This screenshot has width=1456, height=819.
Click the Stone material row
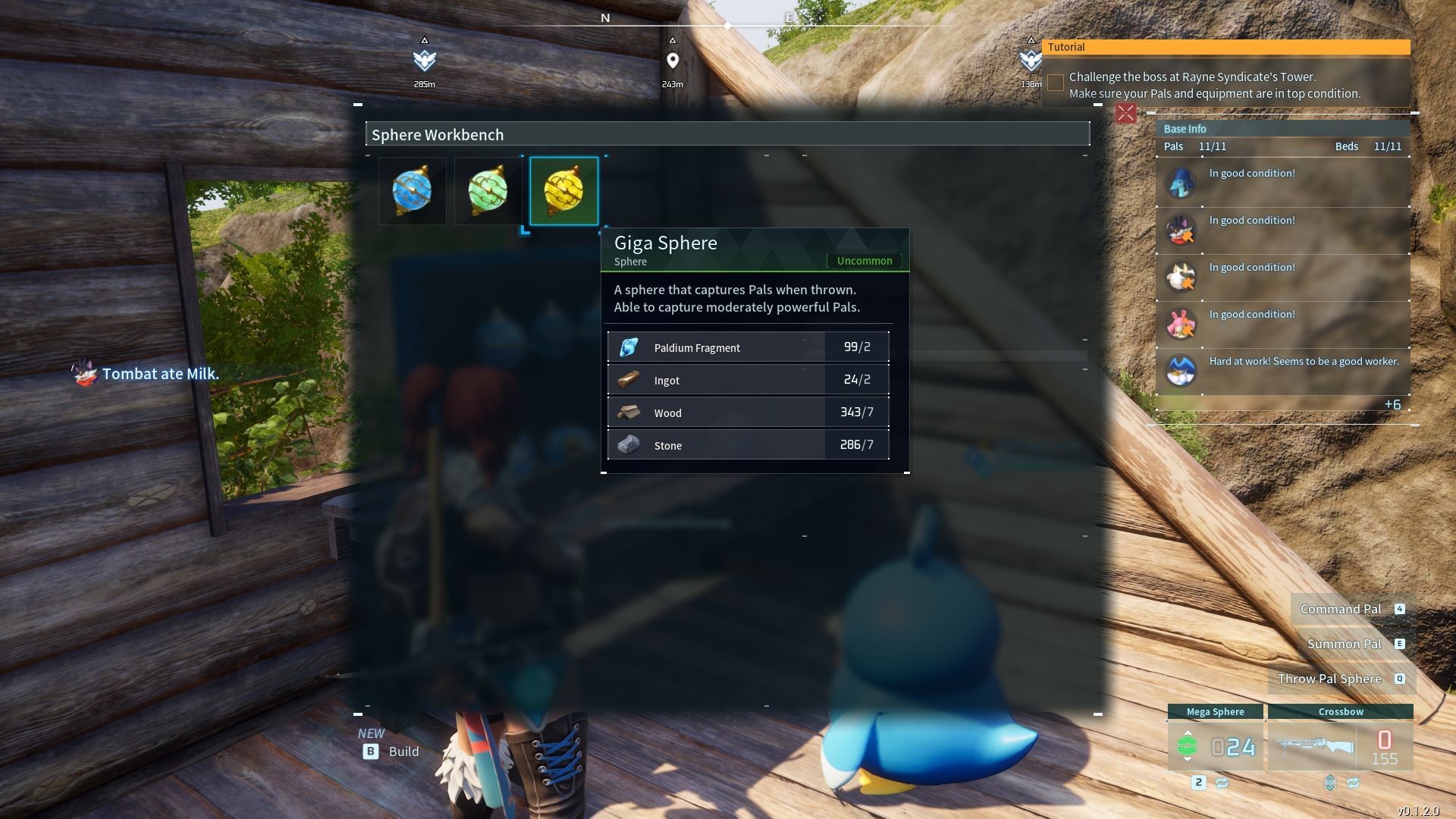click(748, 445)
